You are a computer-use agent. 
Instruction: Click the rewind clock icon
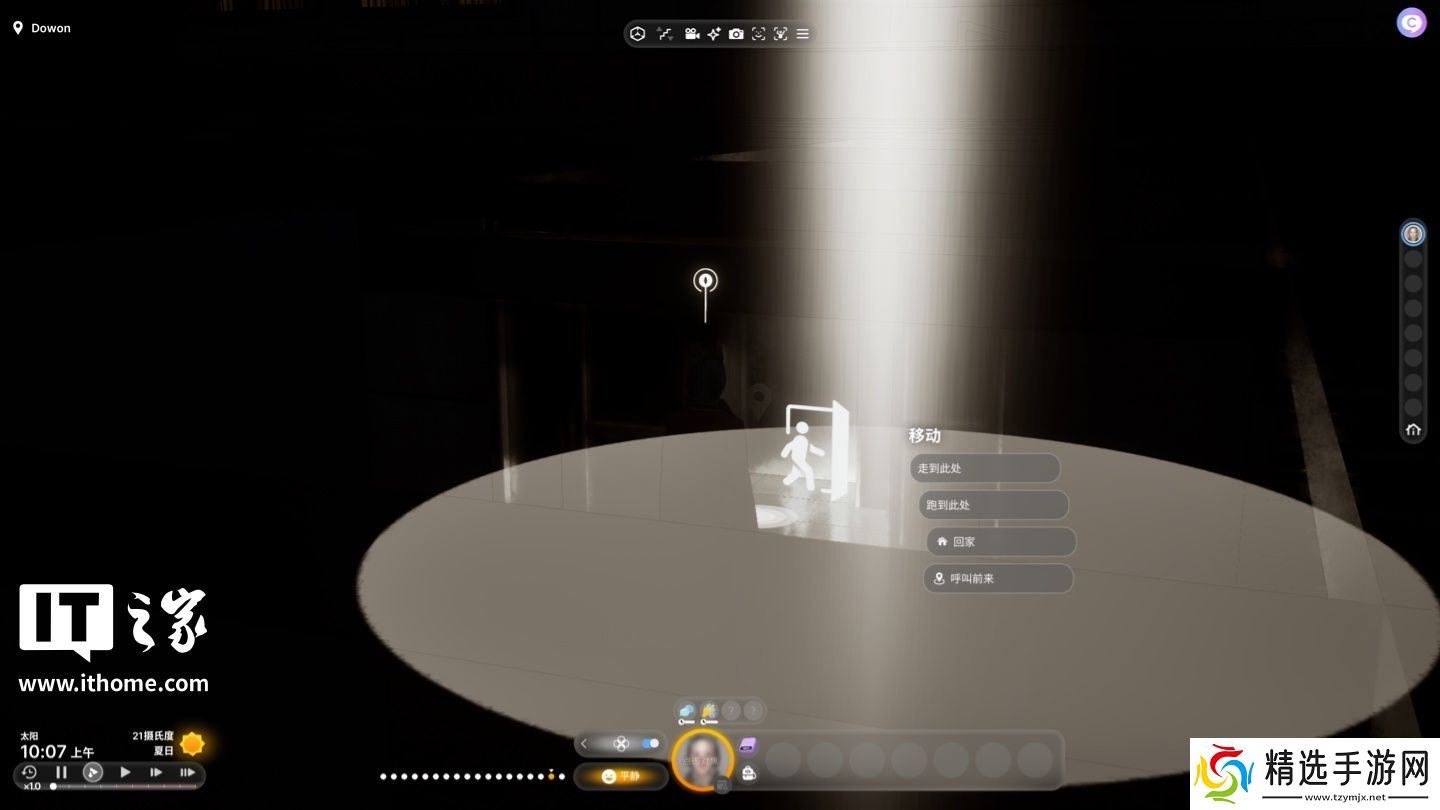coord(29,772)
